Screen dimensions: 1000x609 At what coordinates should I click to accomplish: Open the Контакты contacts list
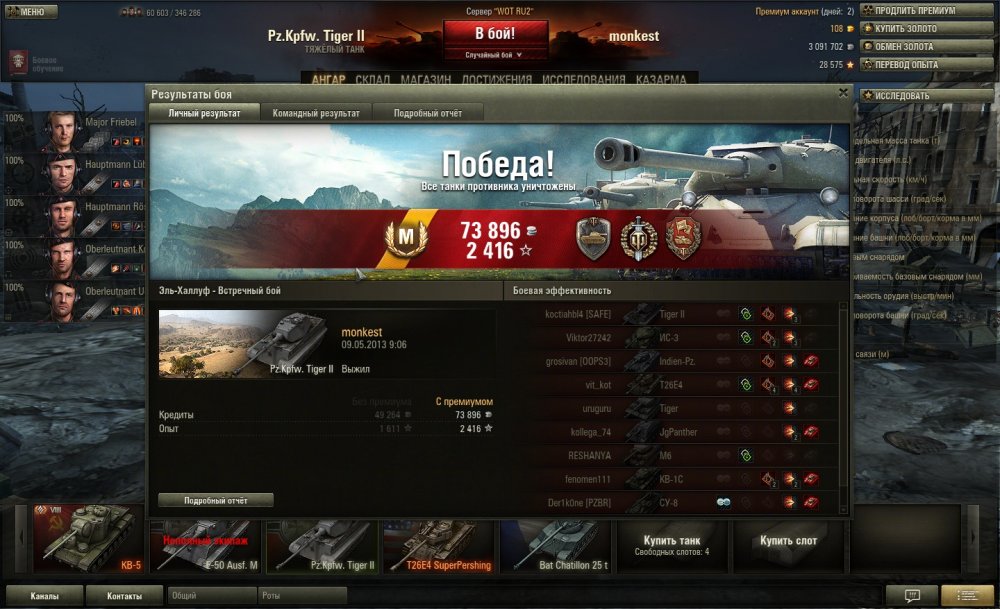coord(124,596)
